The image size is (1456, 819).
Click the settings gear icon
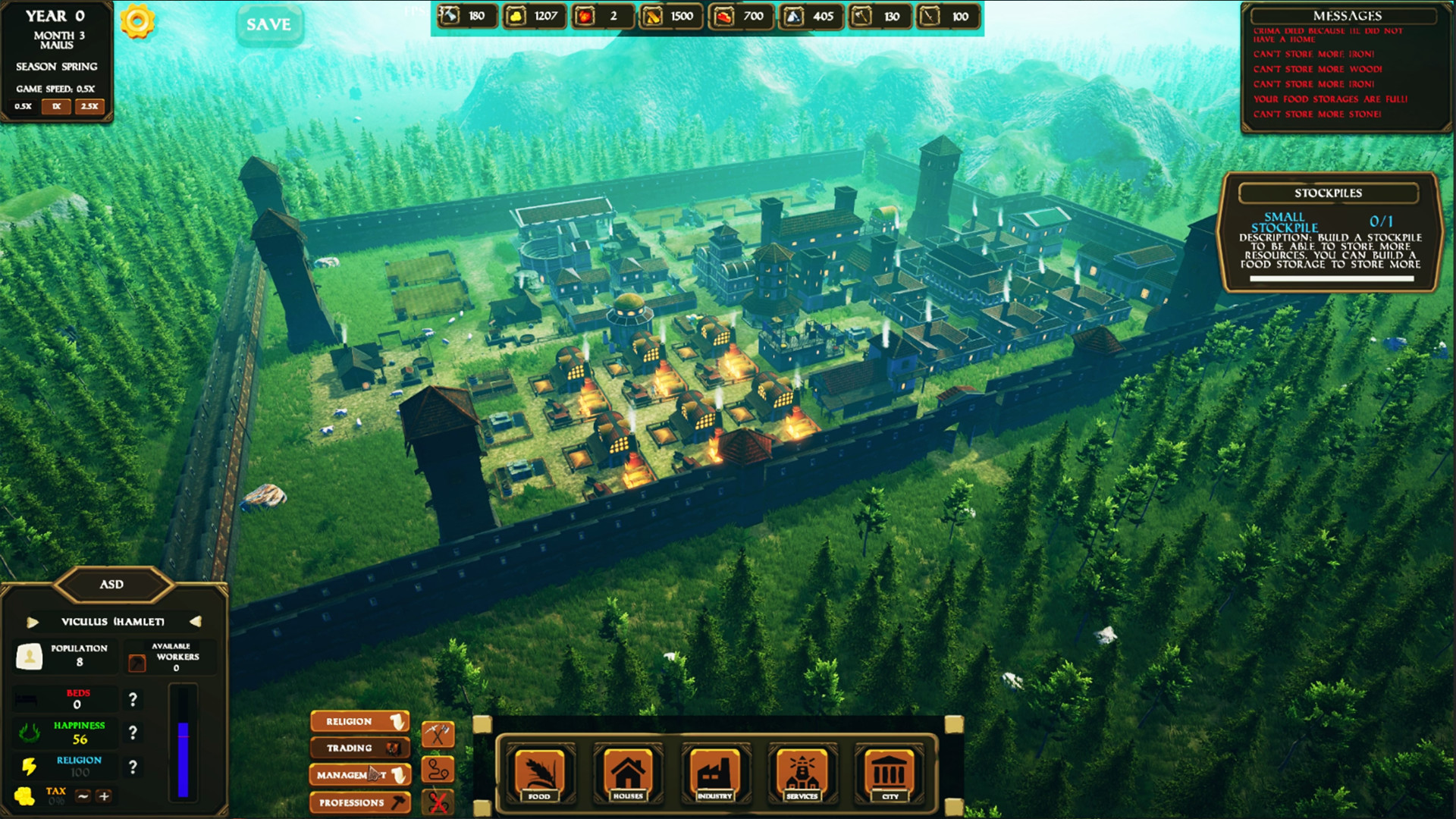pyautogui.click(x=136, y=20)
